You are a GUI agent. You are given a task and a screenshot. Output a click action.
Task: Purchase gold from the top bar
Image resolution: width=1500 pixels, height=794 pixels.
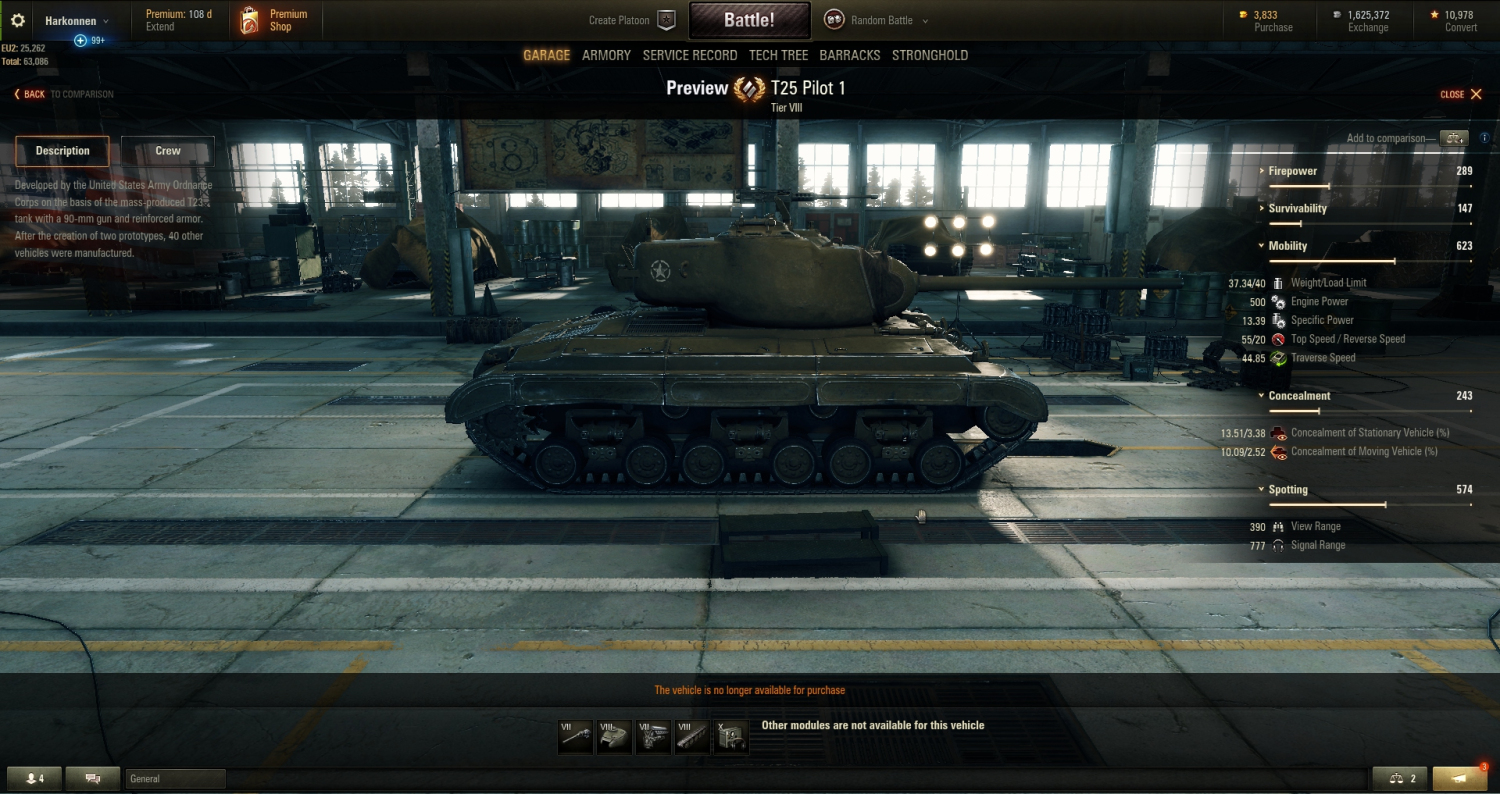coord(1266,20)
